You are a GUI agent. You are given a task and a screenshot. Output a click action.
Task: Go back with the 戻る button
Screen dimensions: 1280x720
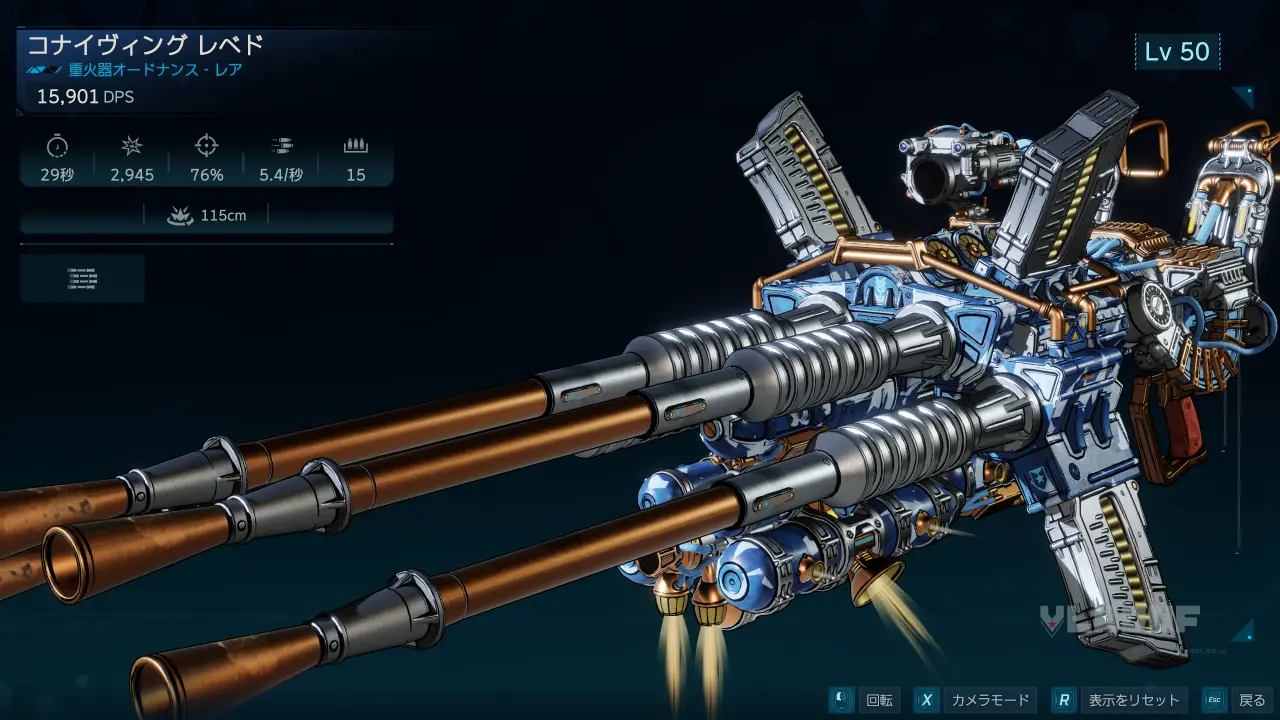click(x=1238, y=700)
